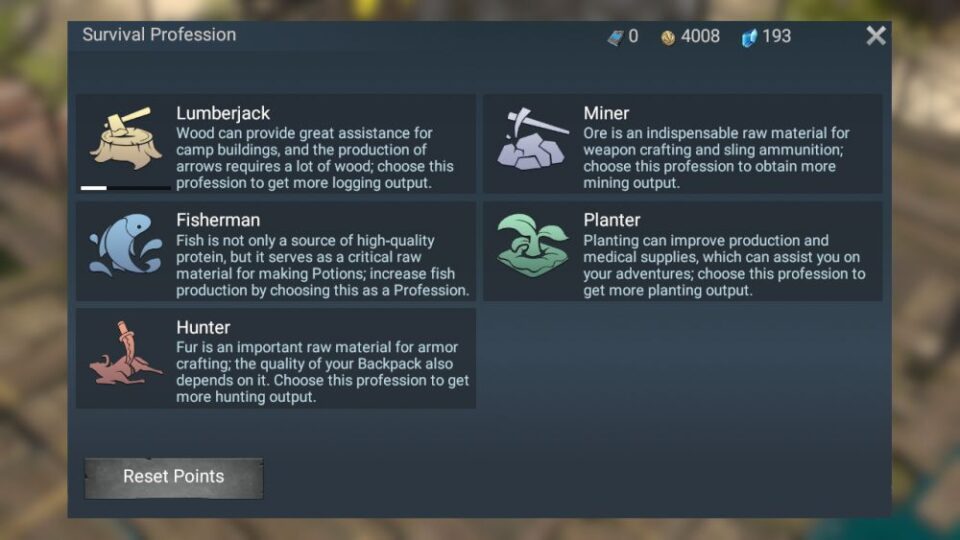Image resolution: width=960 pixels, height=540 pixels.
Task: Pick the Planter profession
Action: [x=682, y=251]
